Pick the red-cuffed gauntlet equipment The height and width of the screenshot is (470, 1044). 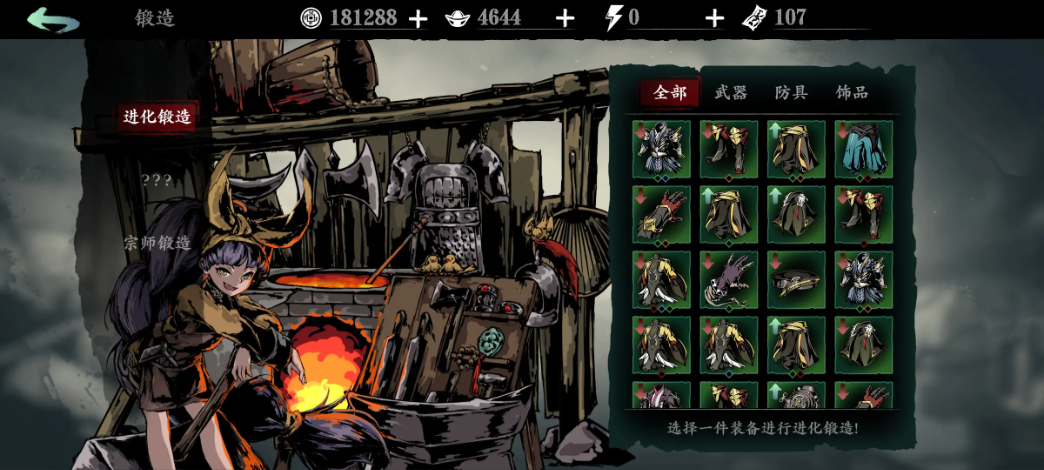tap(661, 215)
